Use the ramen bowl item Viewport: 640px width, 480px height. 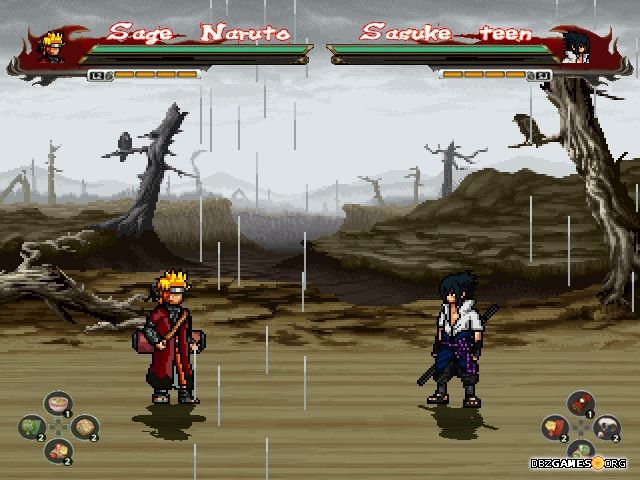click(x=58, y=403)
